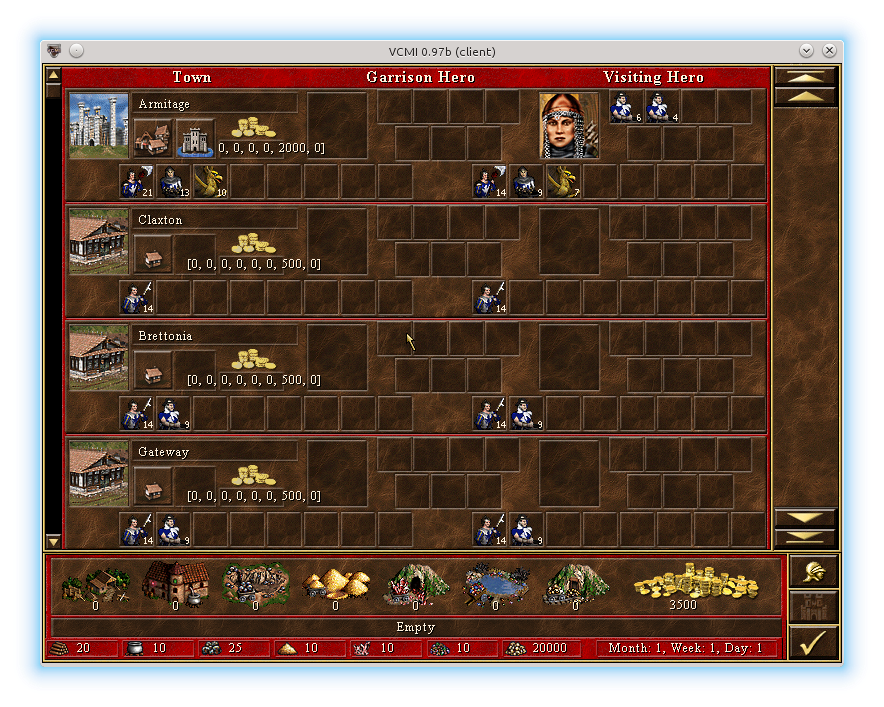Click the village hall icon in Armitage
This screenshot has height=707, width=884.
click(153, 138)
